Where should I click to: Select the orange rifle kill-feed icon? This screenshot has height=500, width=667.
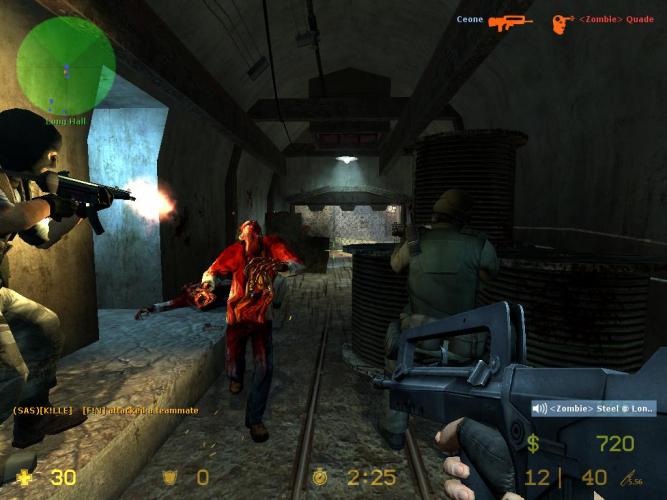[510, 20]
